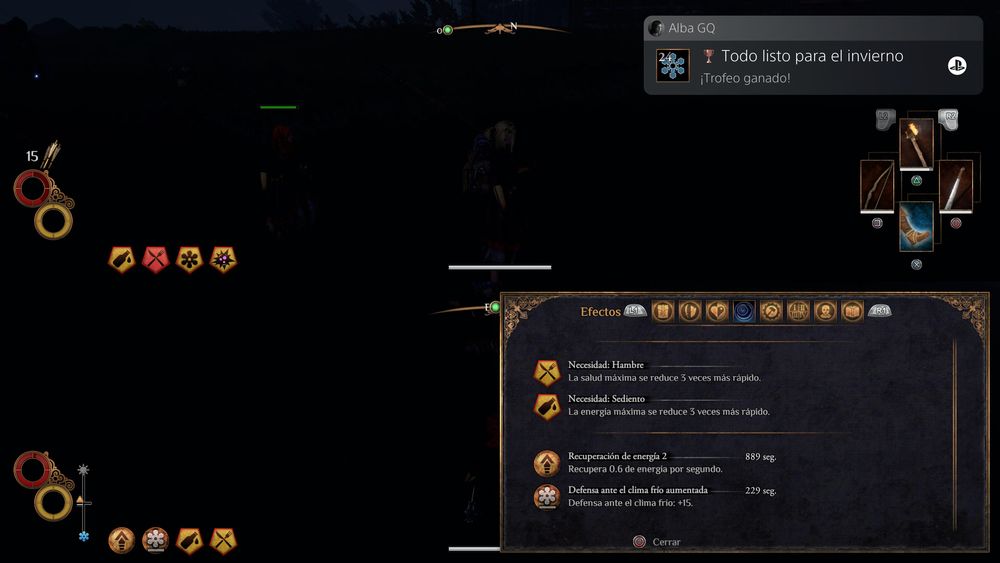Select the blue swirl Efectos tab
The width and height of the screenshot is (1000, 563).
click(x=744, y=311)
